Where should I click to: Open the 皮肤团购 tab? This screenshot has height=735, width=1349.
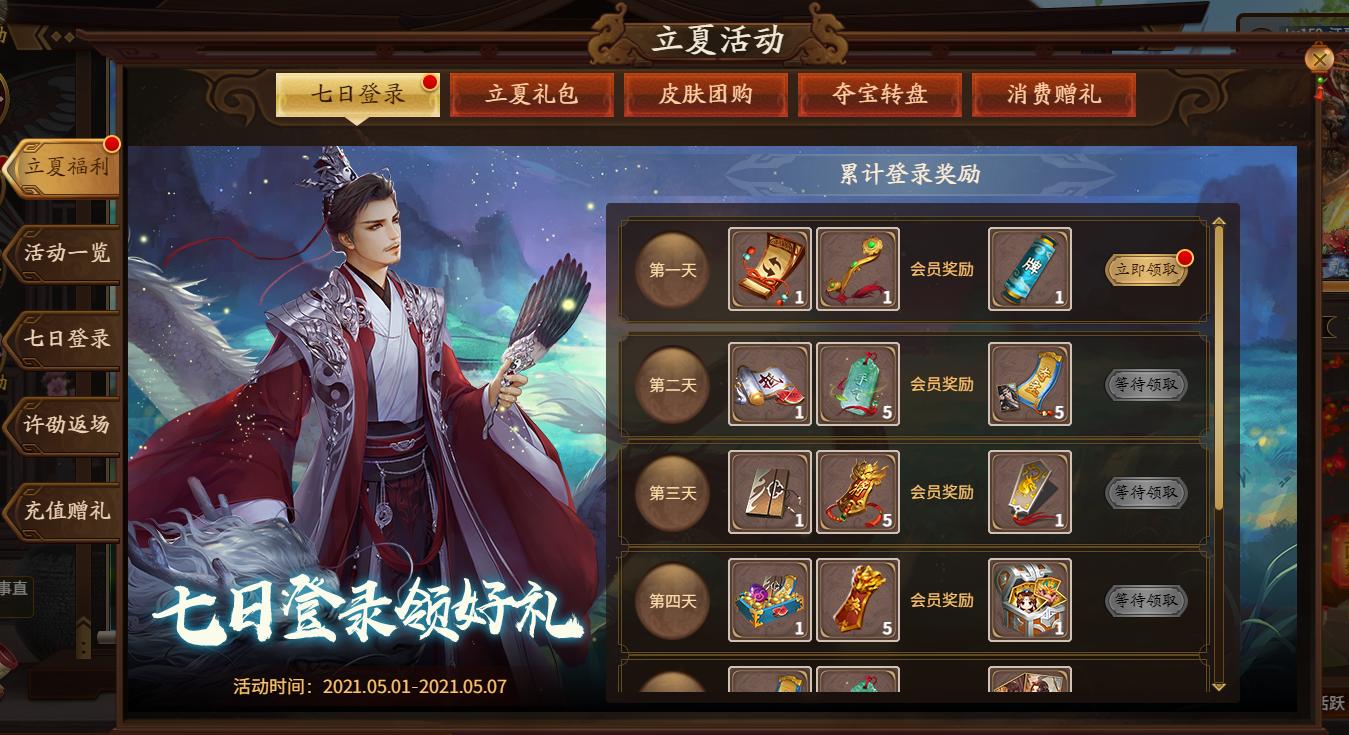point(705,94)
